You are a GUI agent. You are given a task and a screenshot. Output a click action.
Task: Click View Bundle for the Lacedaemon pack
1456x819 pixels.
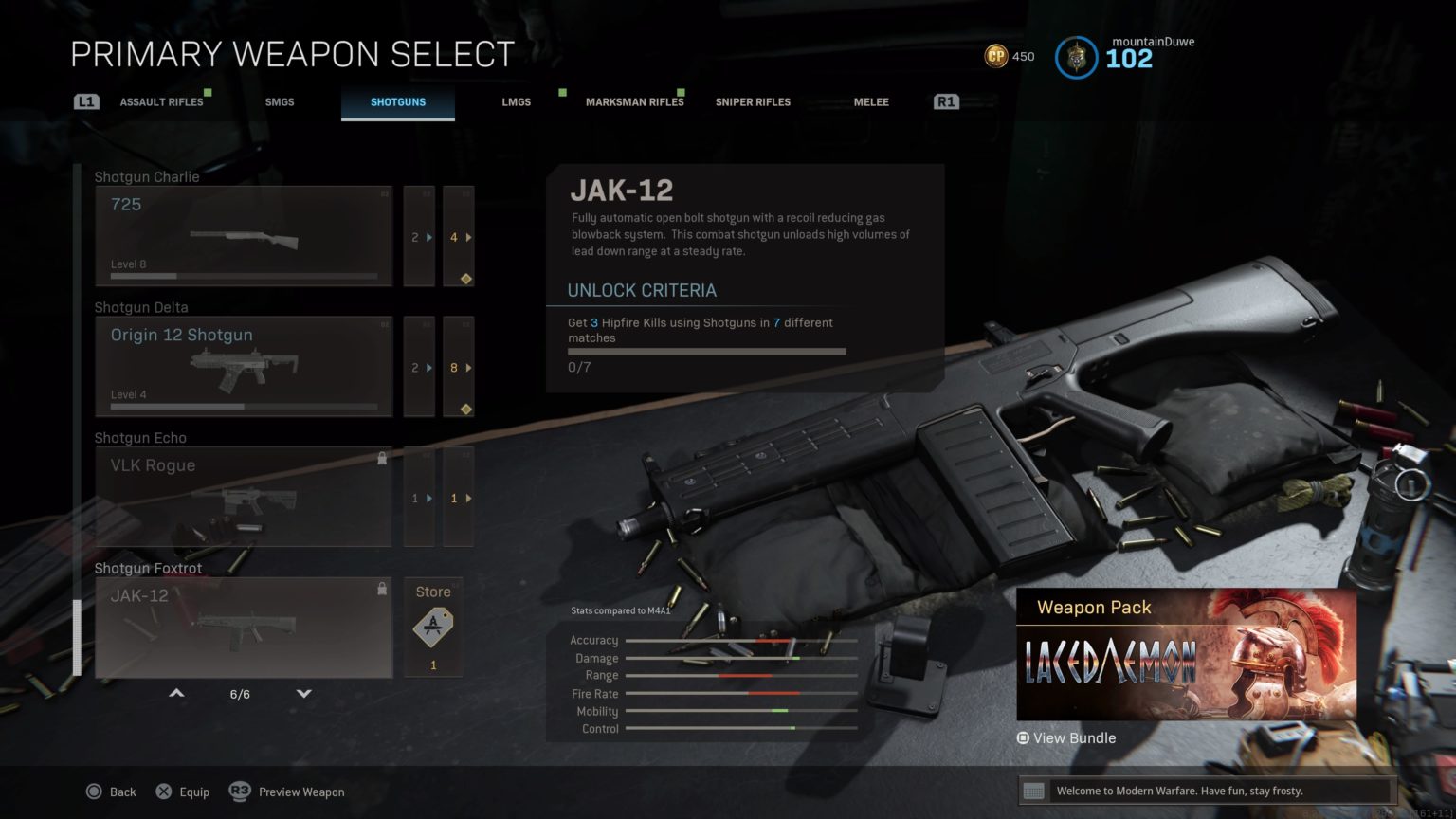(x=1066, y=737)
